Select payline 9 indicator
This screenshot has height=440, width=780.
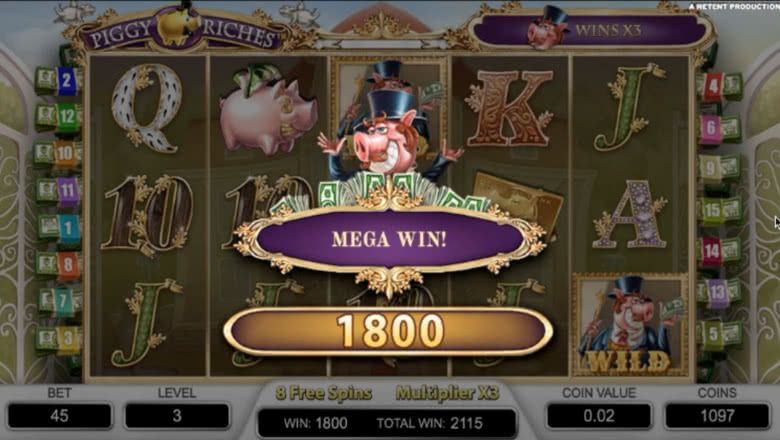[x=711, y=168]
